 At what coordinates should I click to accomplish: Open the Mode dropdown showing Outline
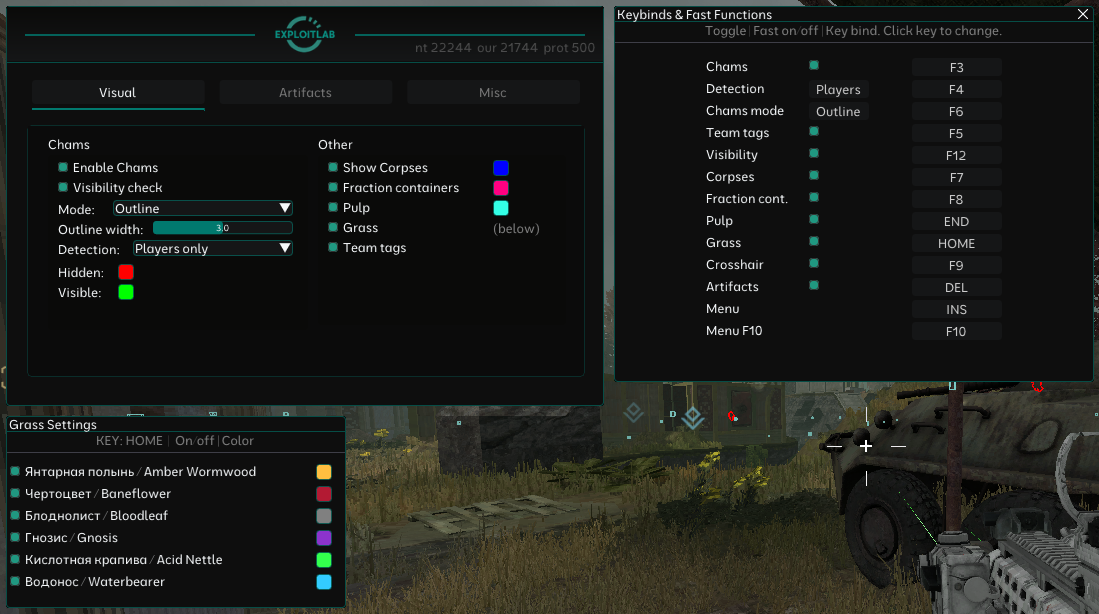coord(202,209)
